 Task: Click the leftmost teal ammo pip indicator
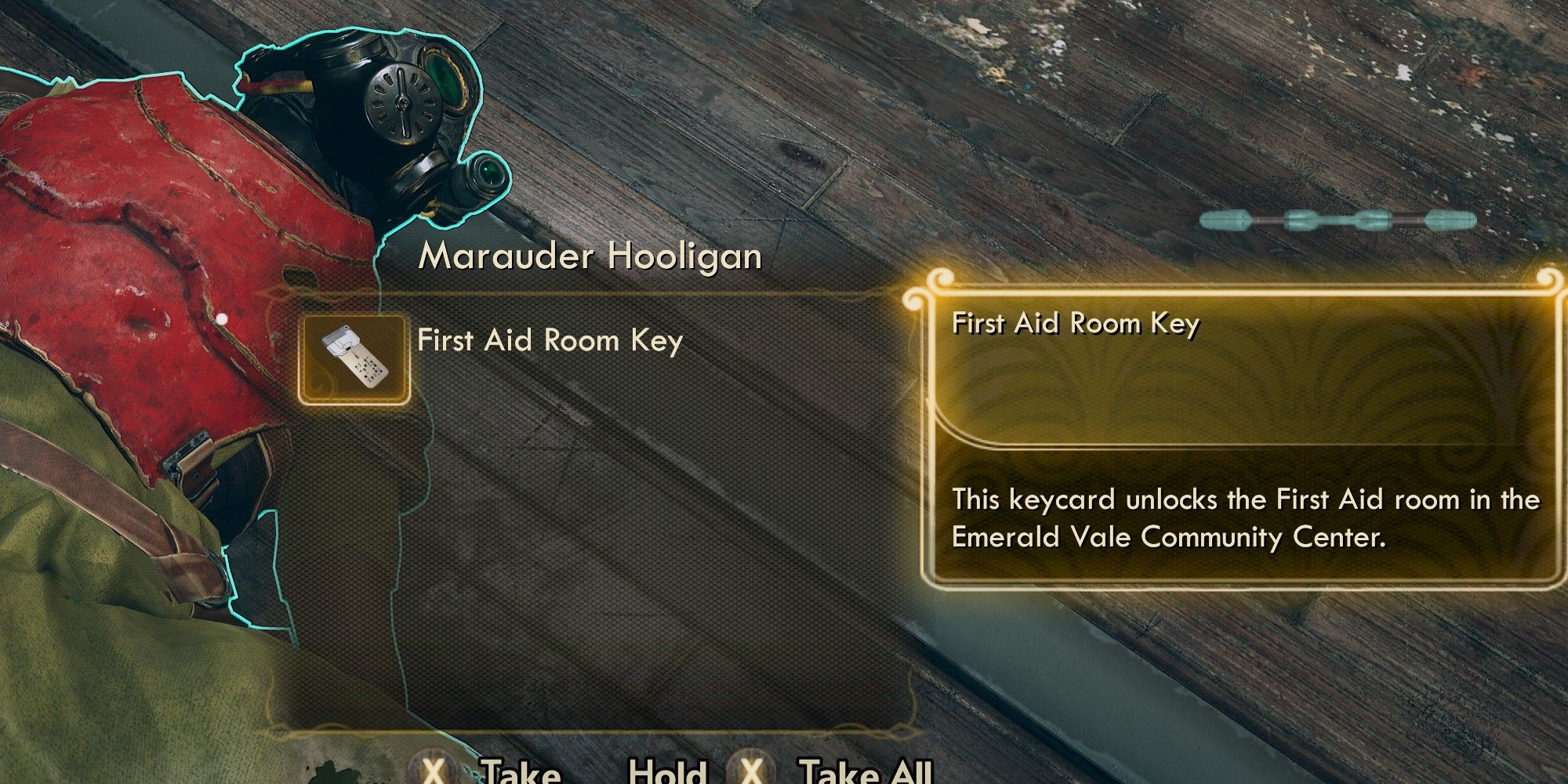(1225, 220)
